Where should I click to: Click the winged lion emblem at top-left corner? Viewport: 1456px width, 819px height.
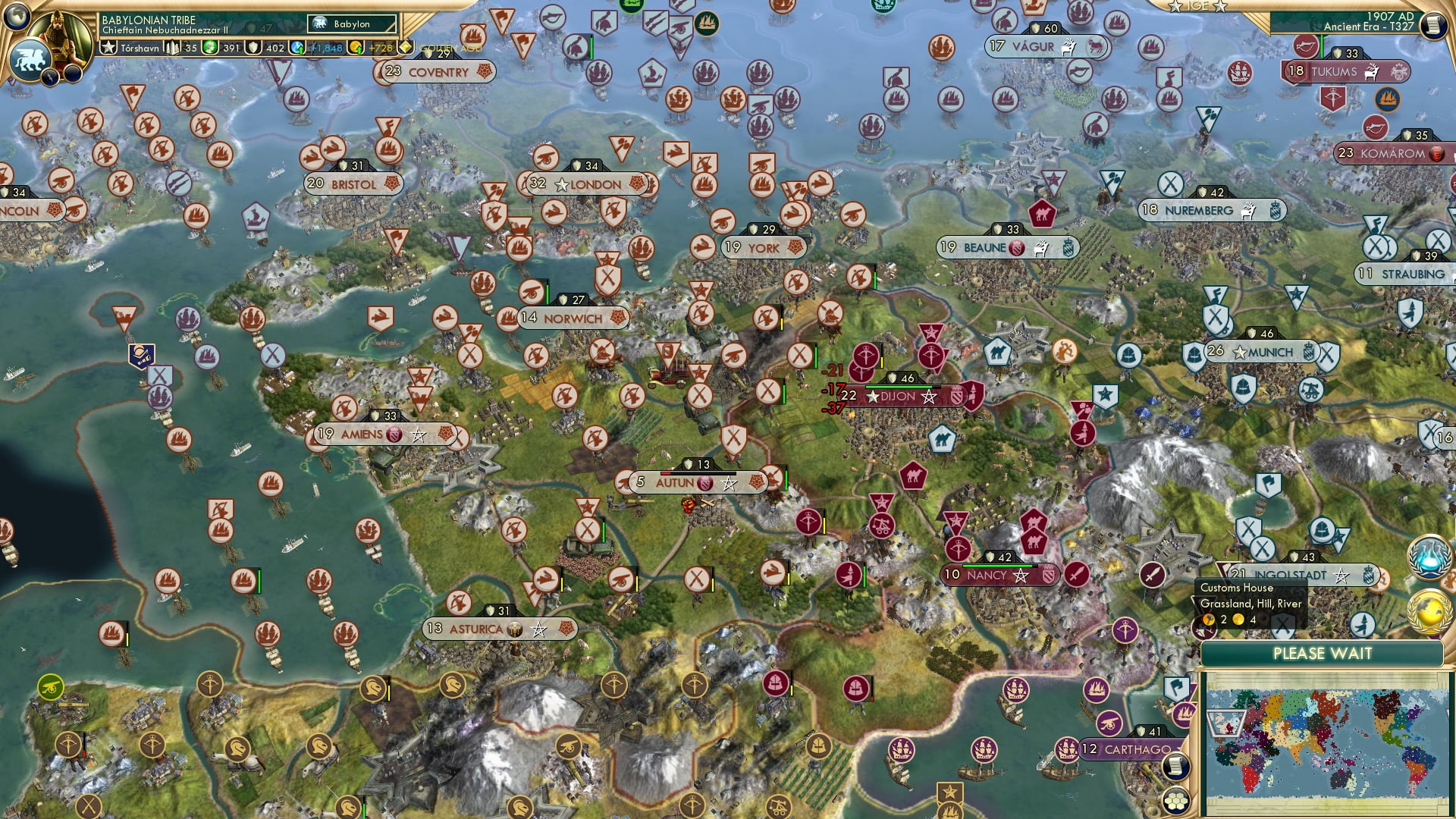(30, 58)
